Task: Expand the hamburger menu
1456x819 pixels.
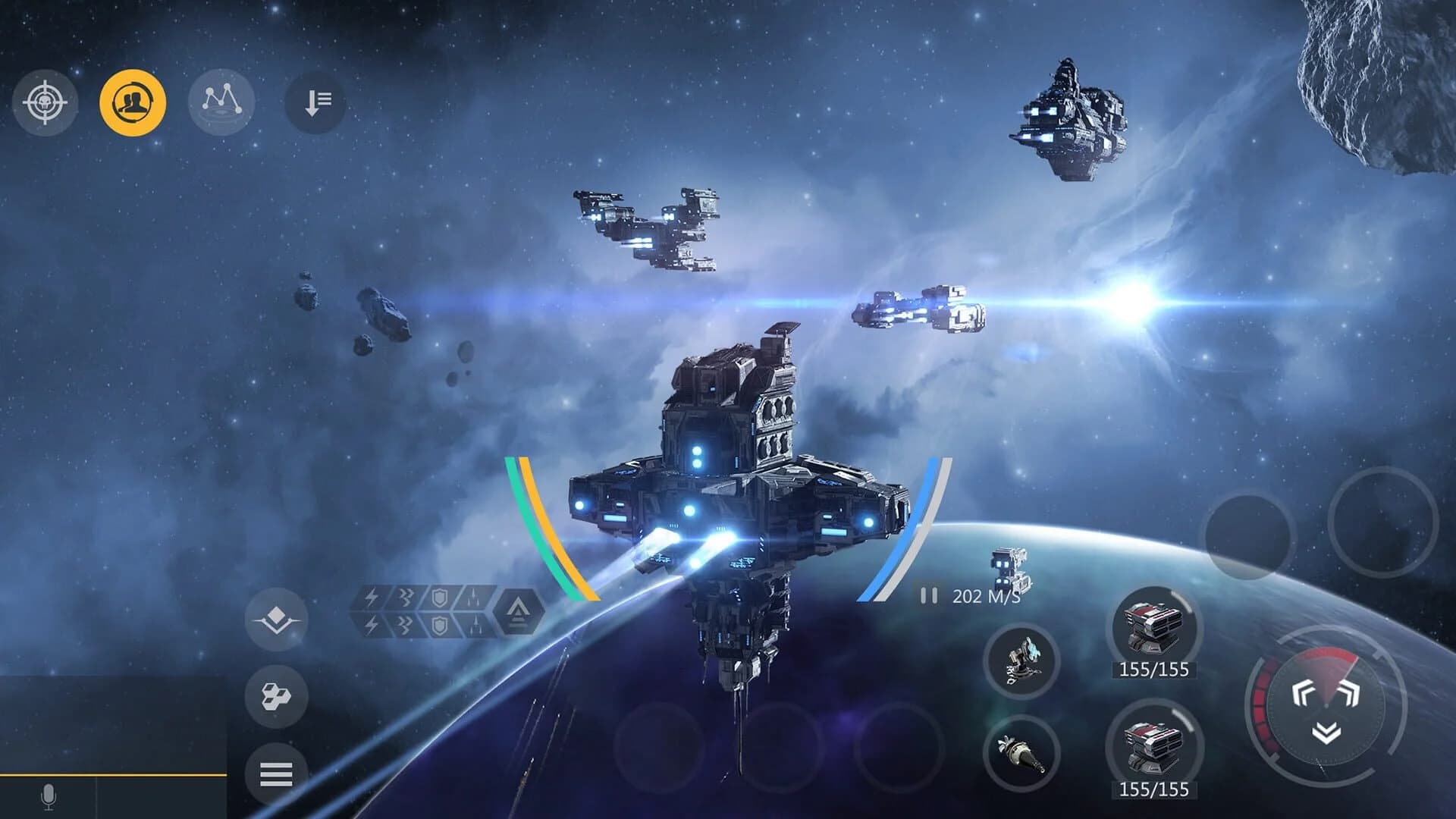Action: [278, 774]
